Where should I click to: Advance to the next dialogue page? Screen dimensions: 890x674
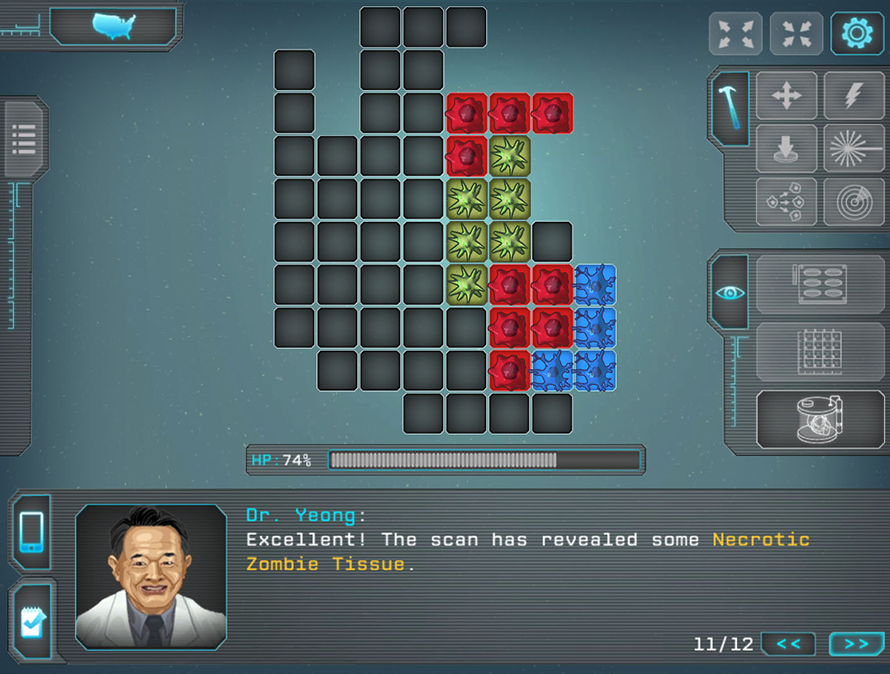pos(856,644)
